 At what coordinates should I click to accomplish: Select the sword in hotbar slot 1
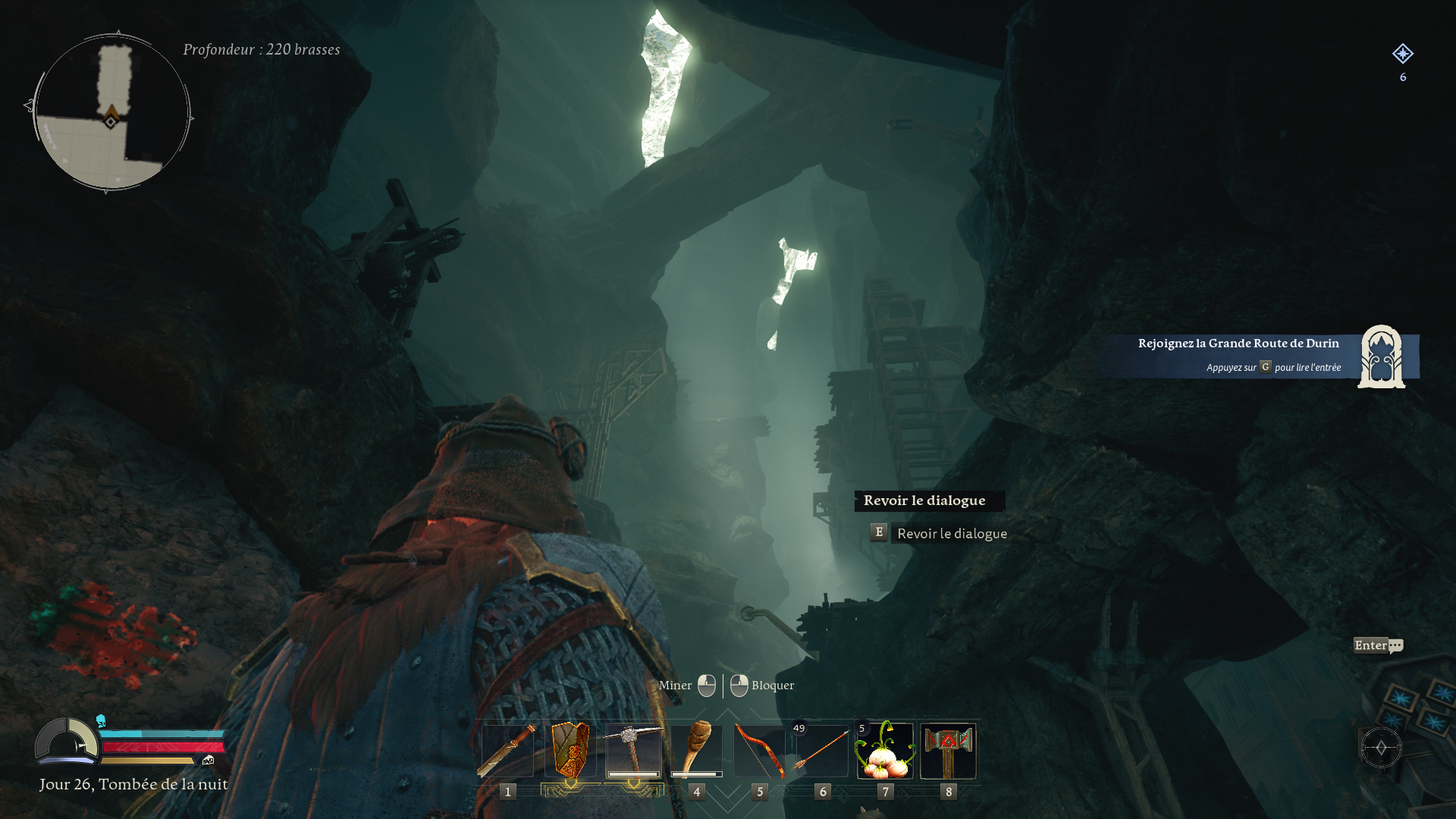pyautogui.click(x=507, y=751)
